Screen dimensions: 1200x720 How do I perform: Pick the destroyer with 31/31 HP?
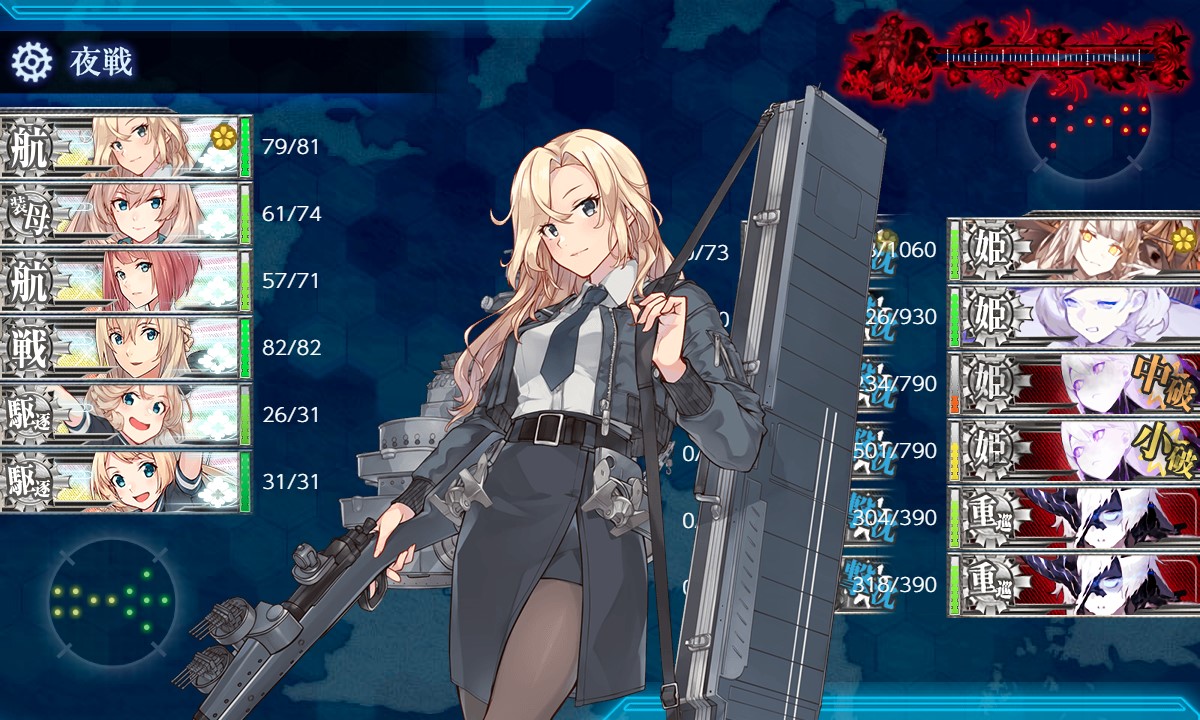(125, 482)
